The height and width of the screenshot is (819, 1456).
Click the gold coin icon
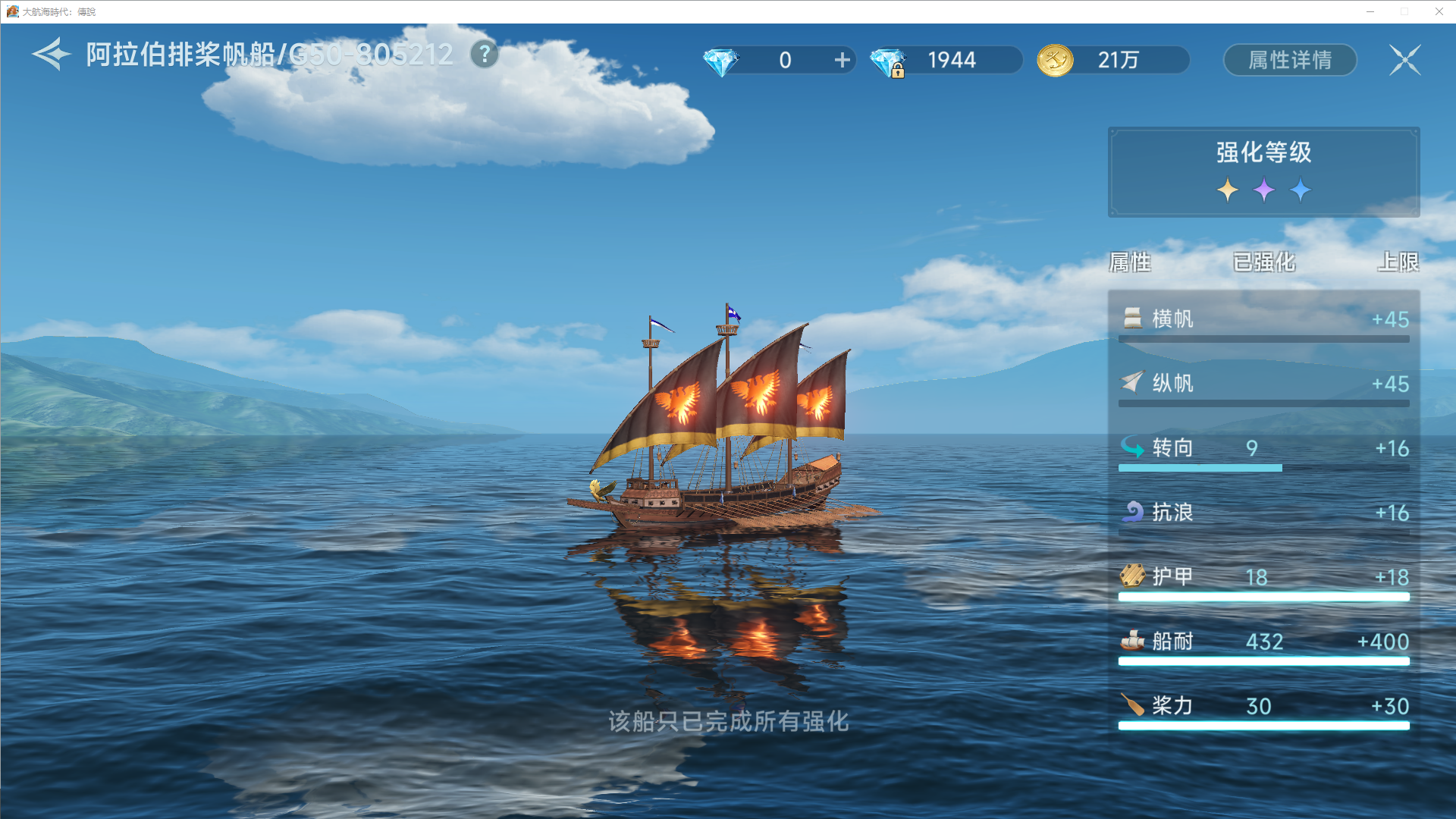[x=1055, y=60]
